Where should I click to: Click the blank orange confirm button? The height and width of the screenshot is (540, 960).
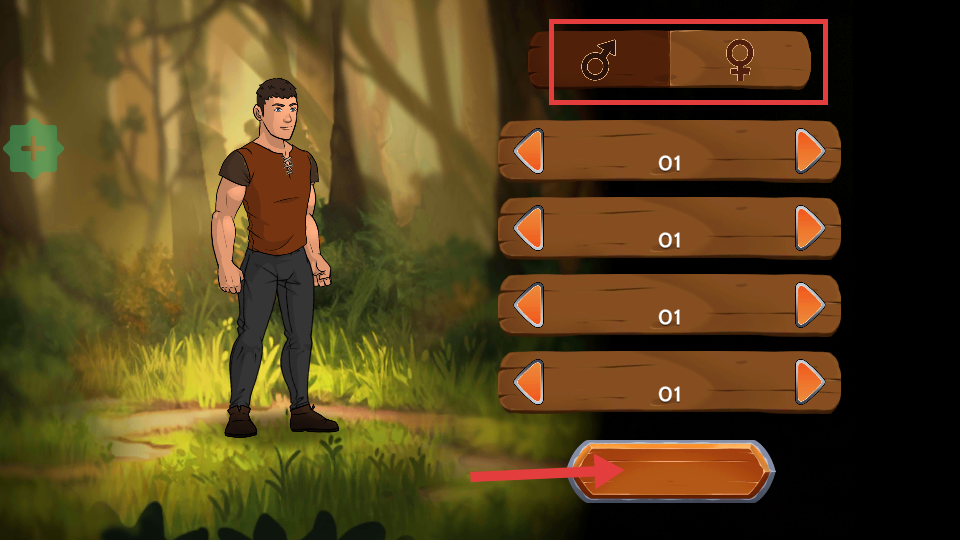tap(672, 470)
